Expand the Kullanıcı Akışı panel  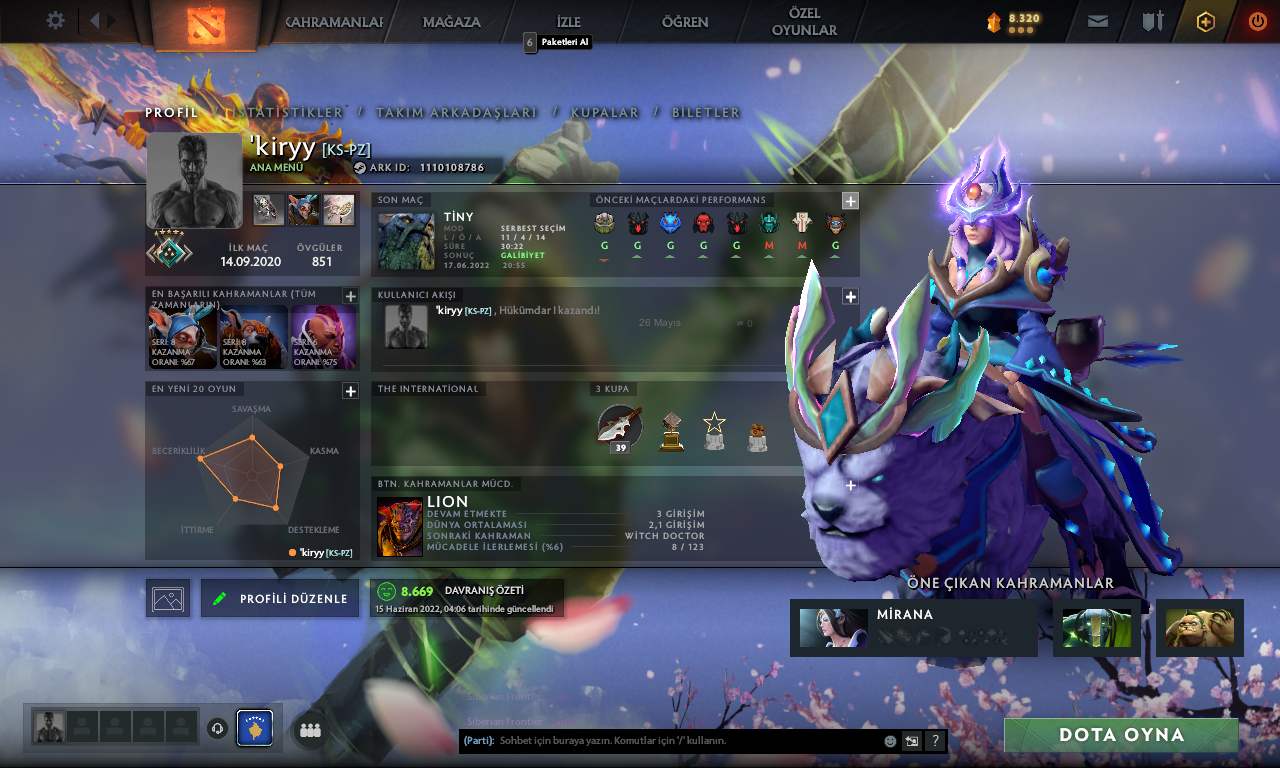point(850,296)
